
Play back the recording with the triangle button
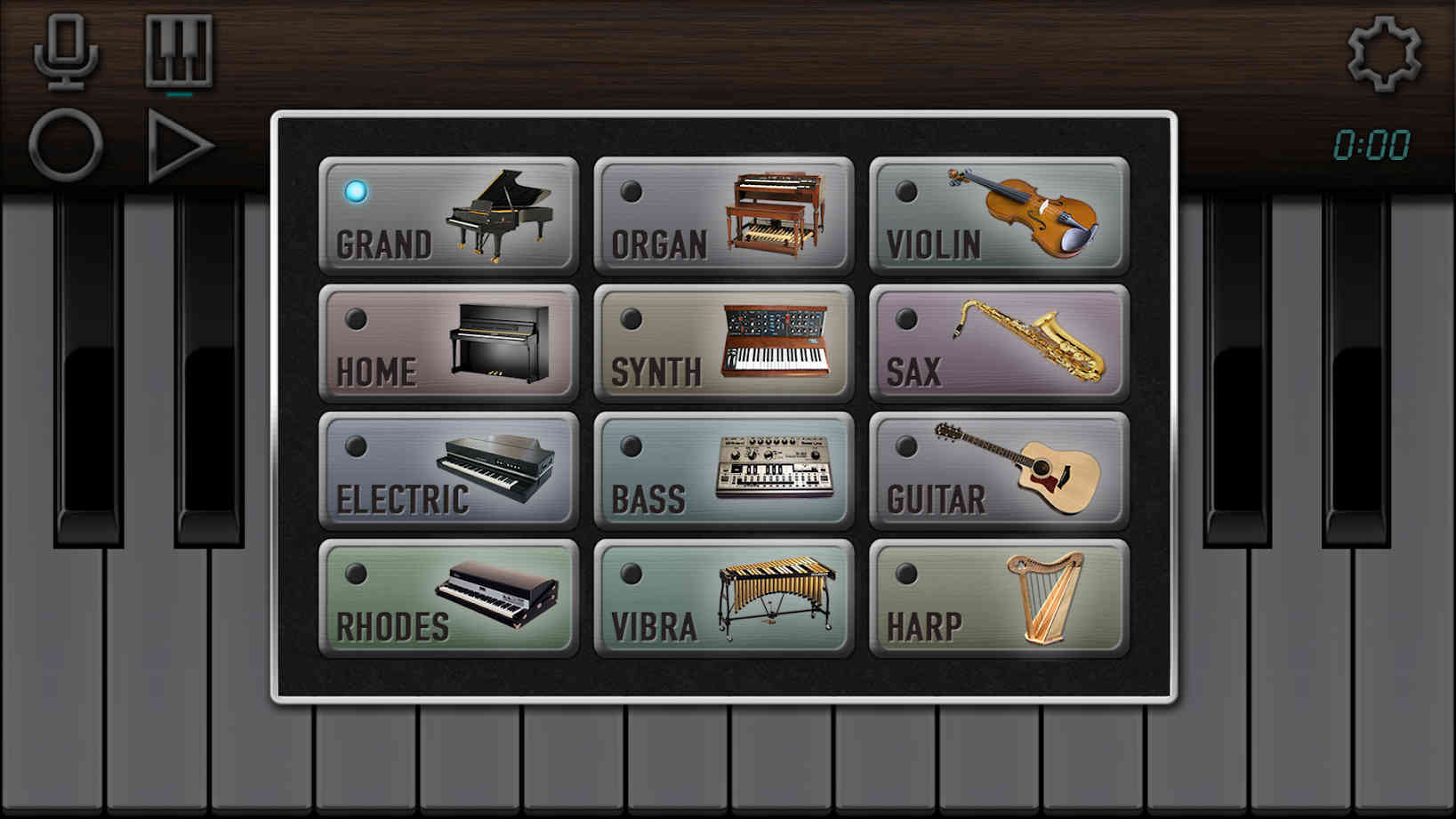(x=179, y=146)
